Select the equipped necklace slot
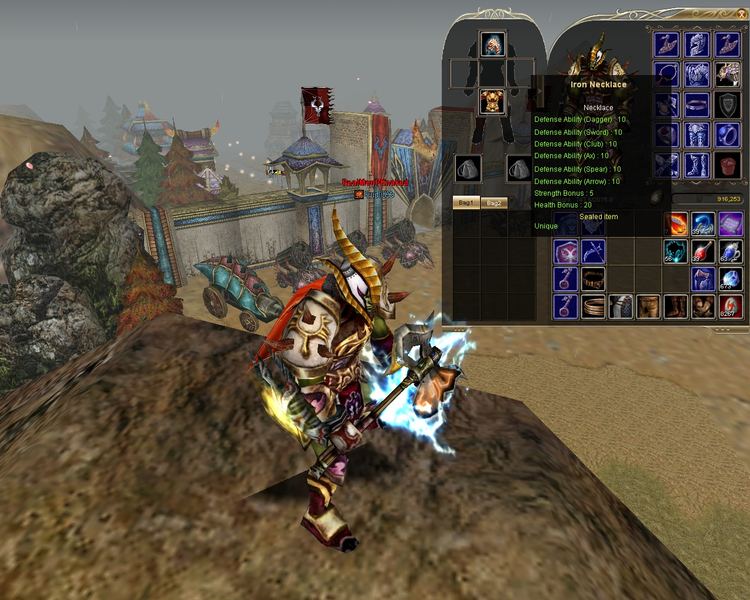Image resolution: width=750 pixels, height=600 pixels. point(667,75)
